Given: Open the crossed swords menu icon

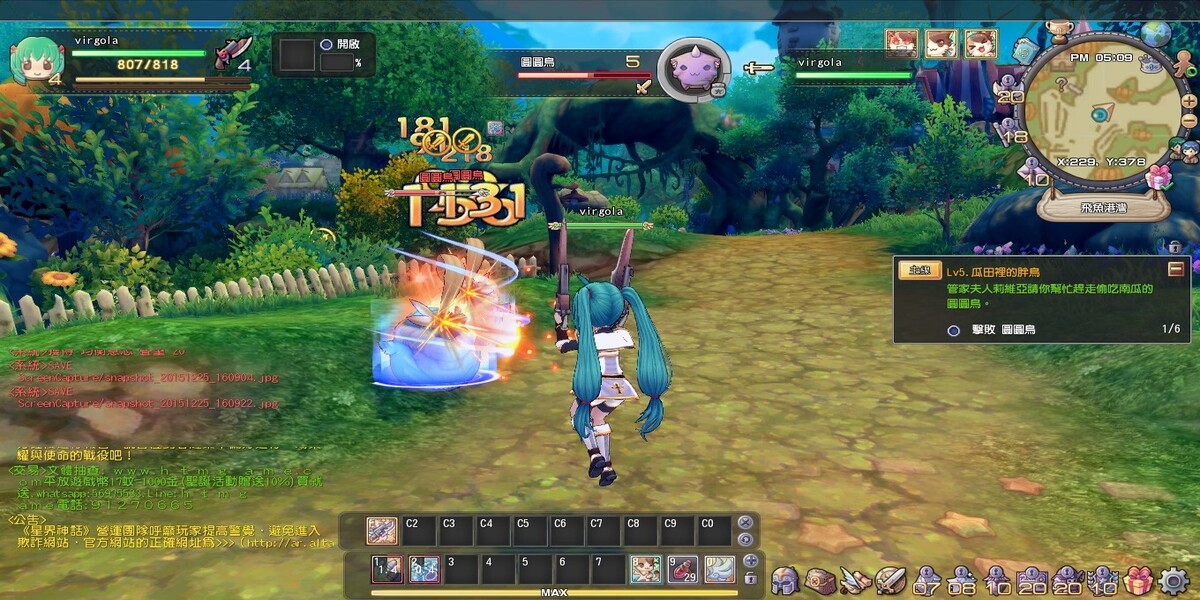Looking at the screenshot, I should point(889,580).
